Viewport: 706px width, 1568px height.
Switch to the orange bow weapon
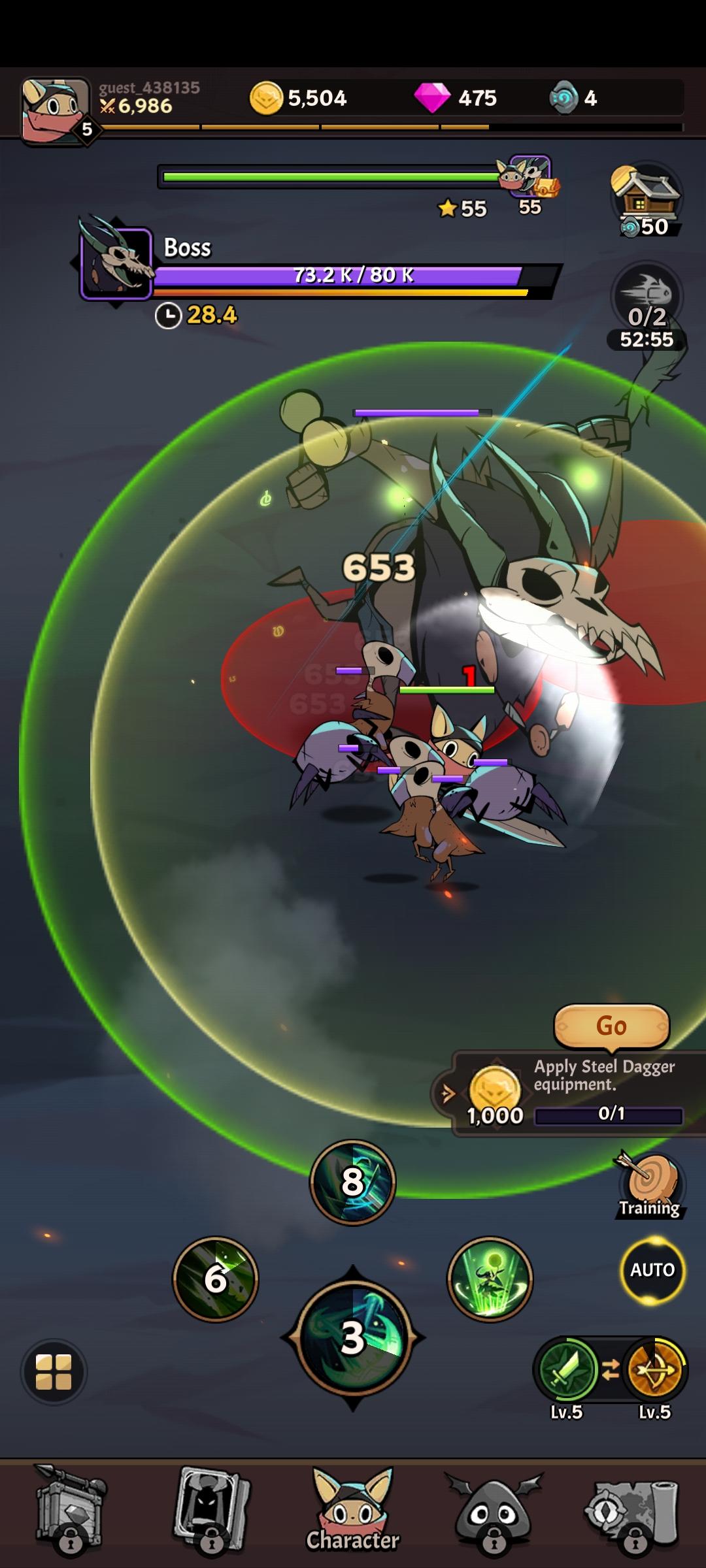(x=655, y=1369)
